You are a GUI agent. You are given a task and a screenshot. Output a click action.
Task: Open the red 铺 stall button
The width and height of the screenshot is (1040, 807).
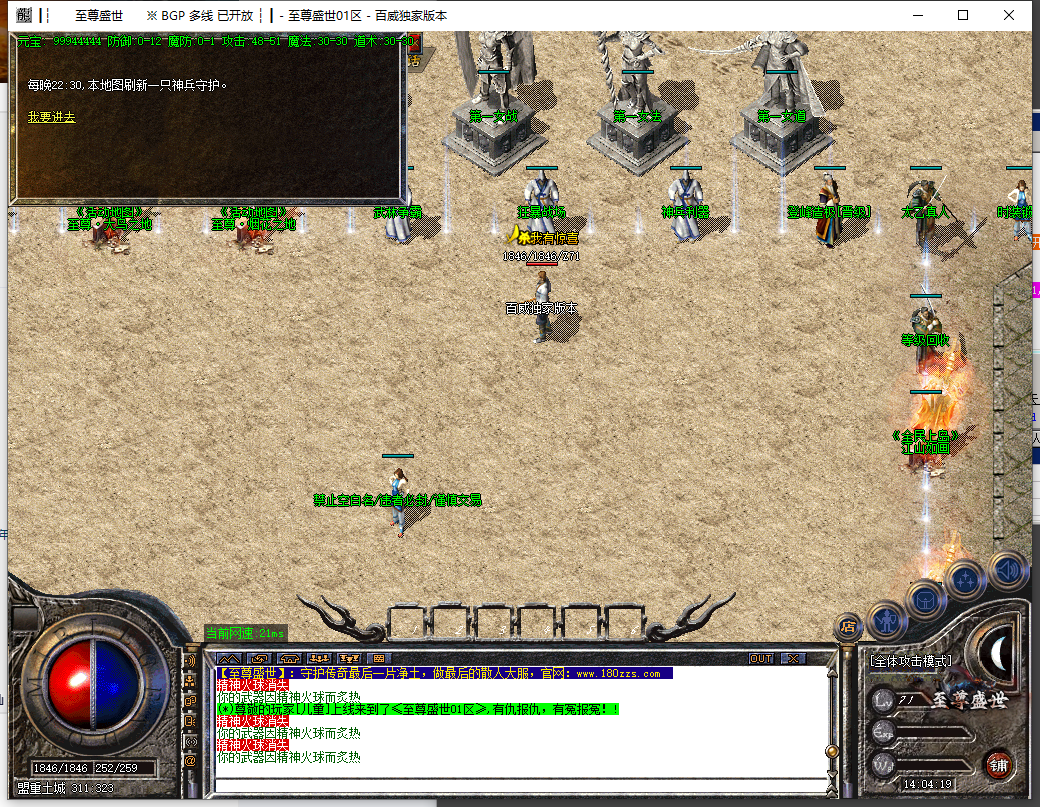(998, 765)
